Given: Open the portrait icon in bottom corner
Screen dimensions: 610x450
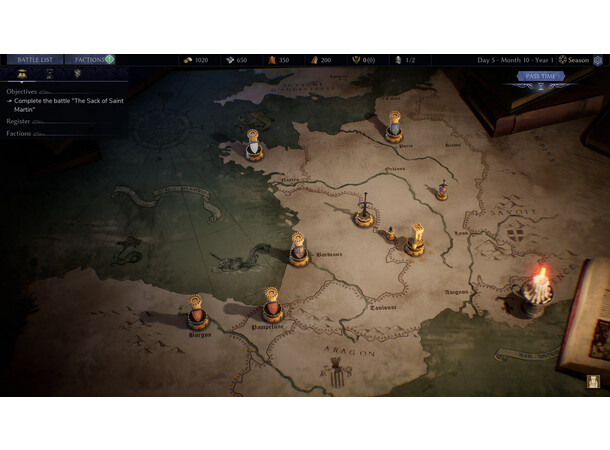Looking at the screenshot, I should click(x=593, y=381).
